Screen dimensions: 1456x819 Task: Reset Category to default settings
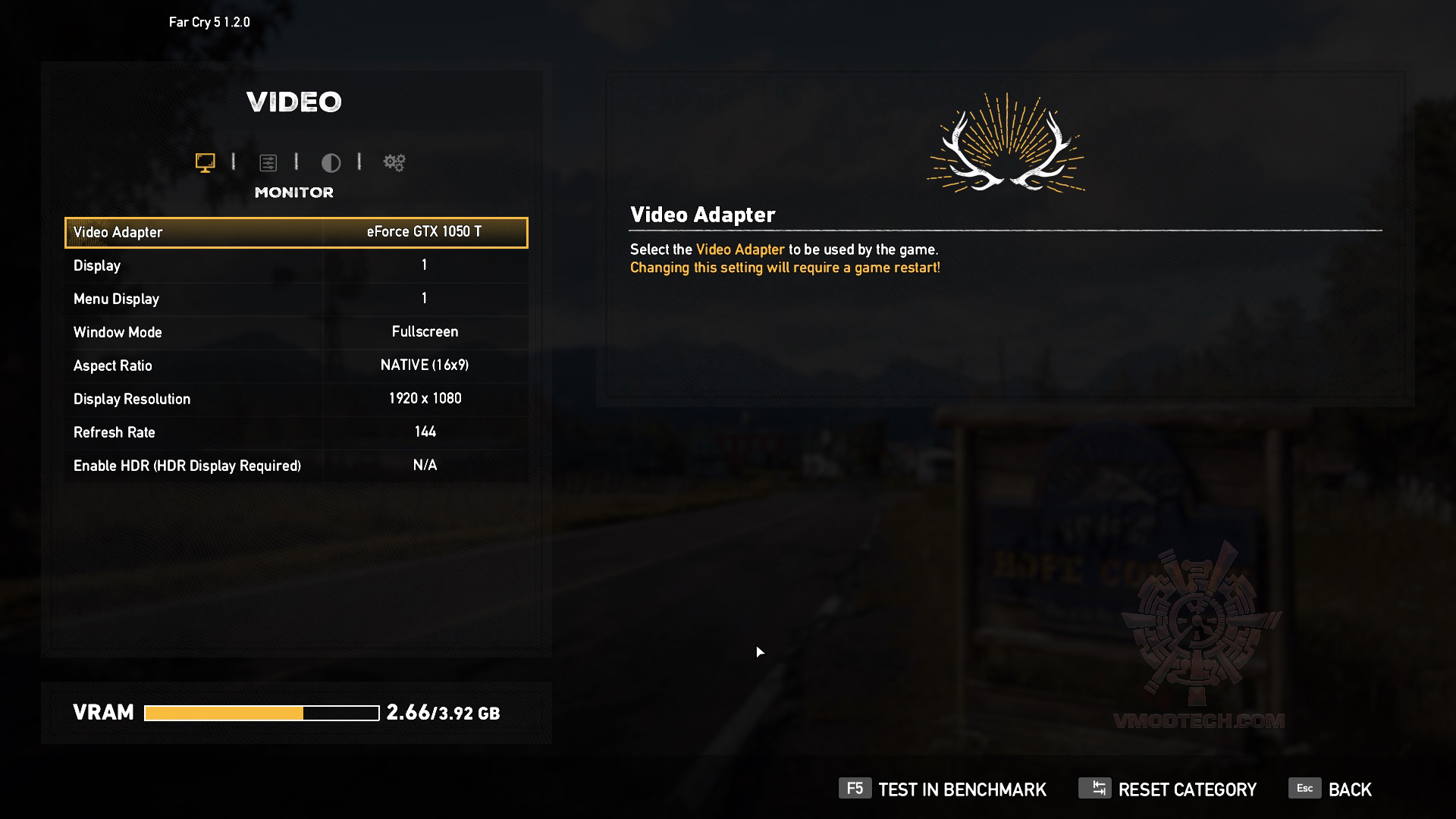click(1168, 789)
